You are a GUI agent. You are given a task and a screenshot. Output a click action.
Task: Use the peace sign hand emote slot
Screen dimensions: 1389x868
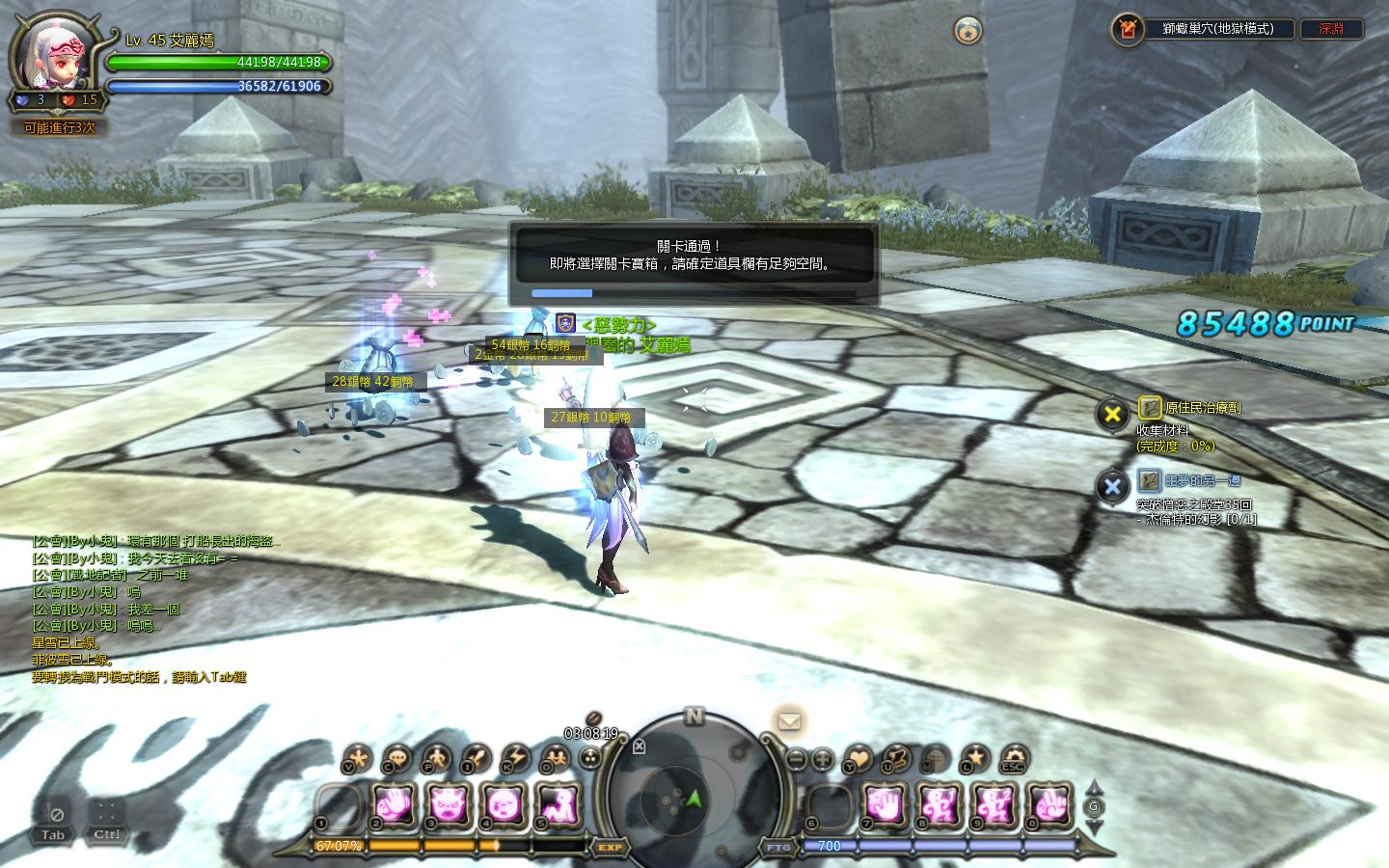pos(1049,803)
